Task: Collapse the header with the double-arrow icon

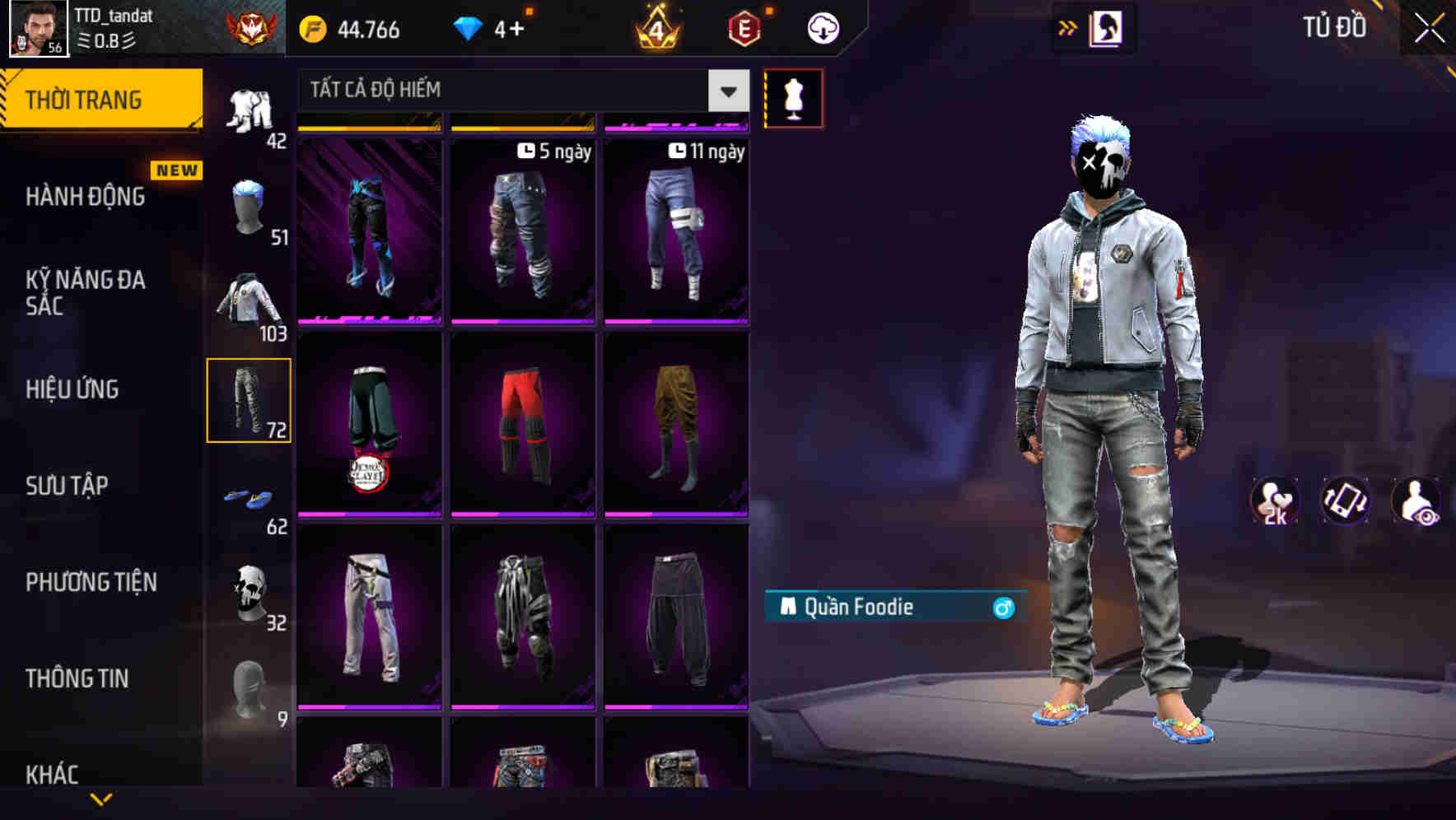Action: [1068, 27]
